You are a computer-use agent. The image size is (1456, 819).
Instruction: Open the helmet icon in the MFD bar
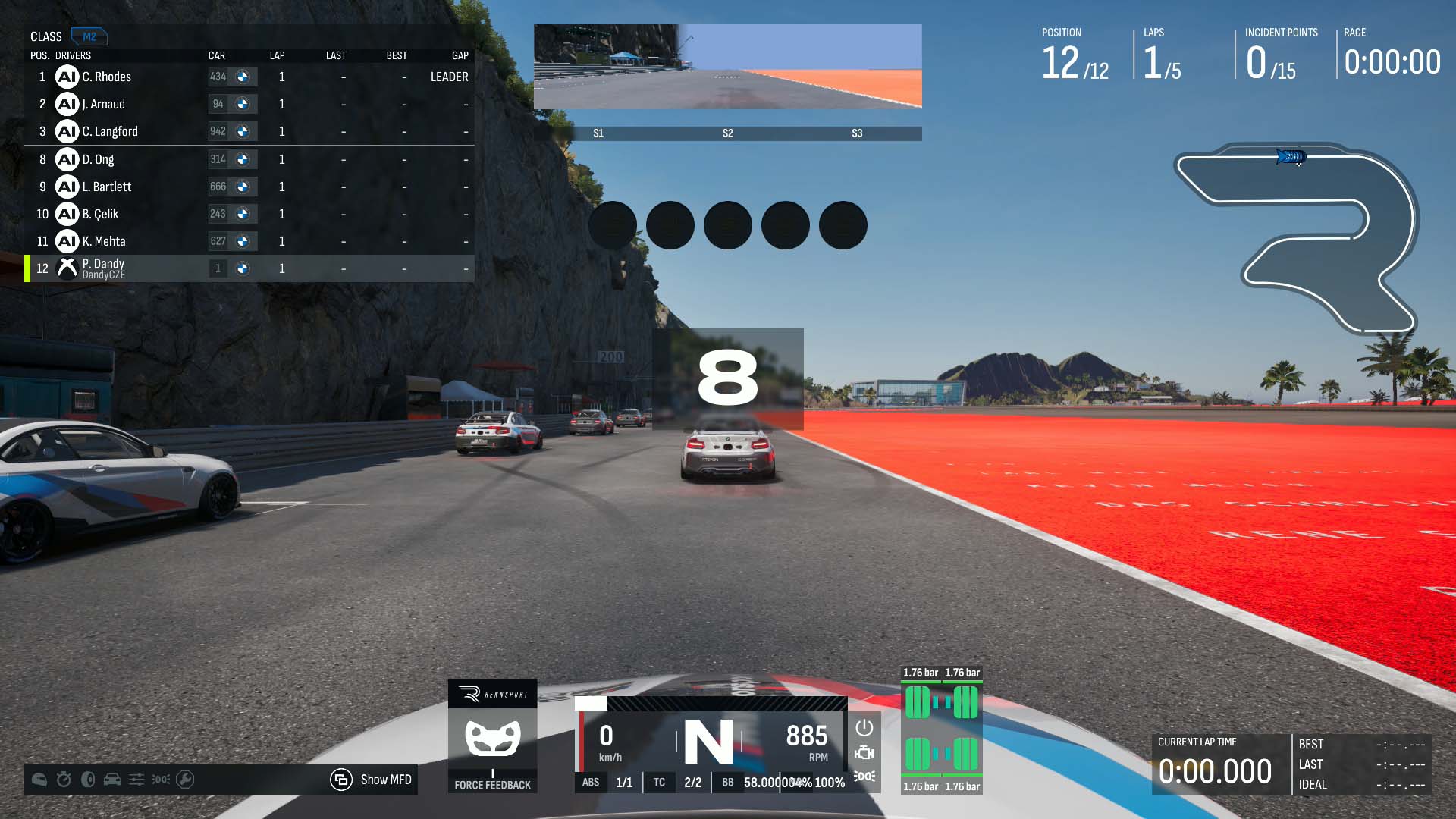pyautogui.click(x=39, y=780)
